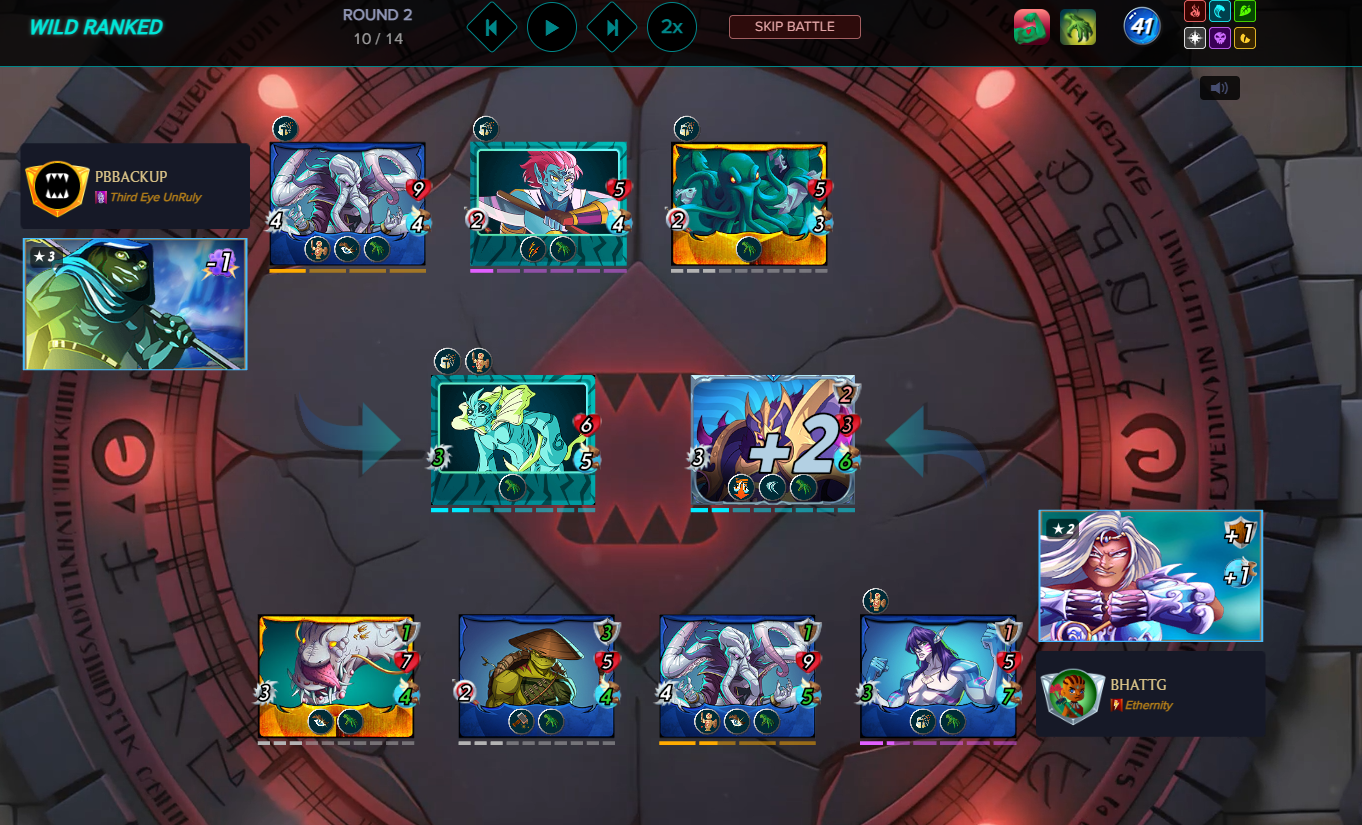Play the battle replay
The width and height of the screenshot is (1362, 825).
pos(552,27)
